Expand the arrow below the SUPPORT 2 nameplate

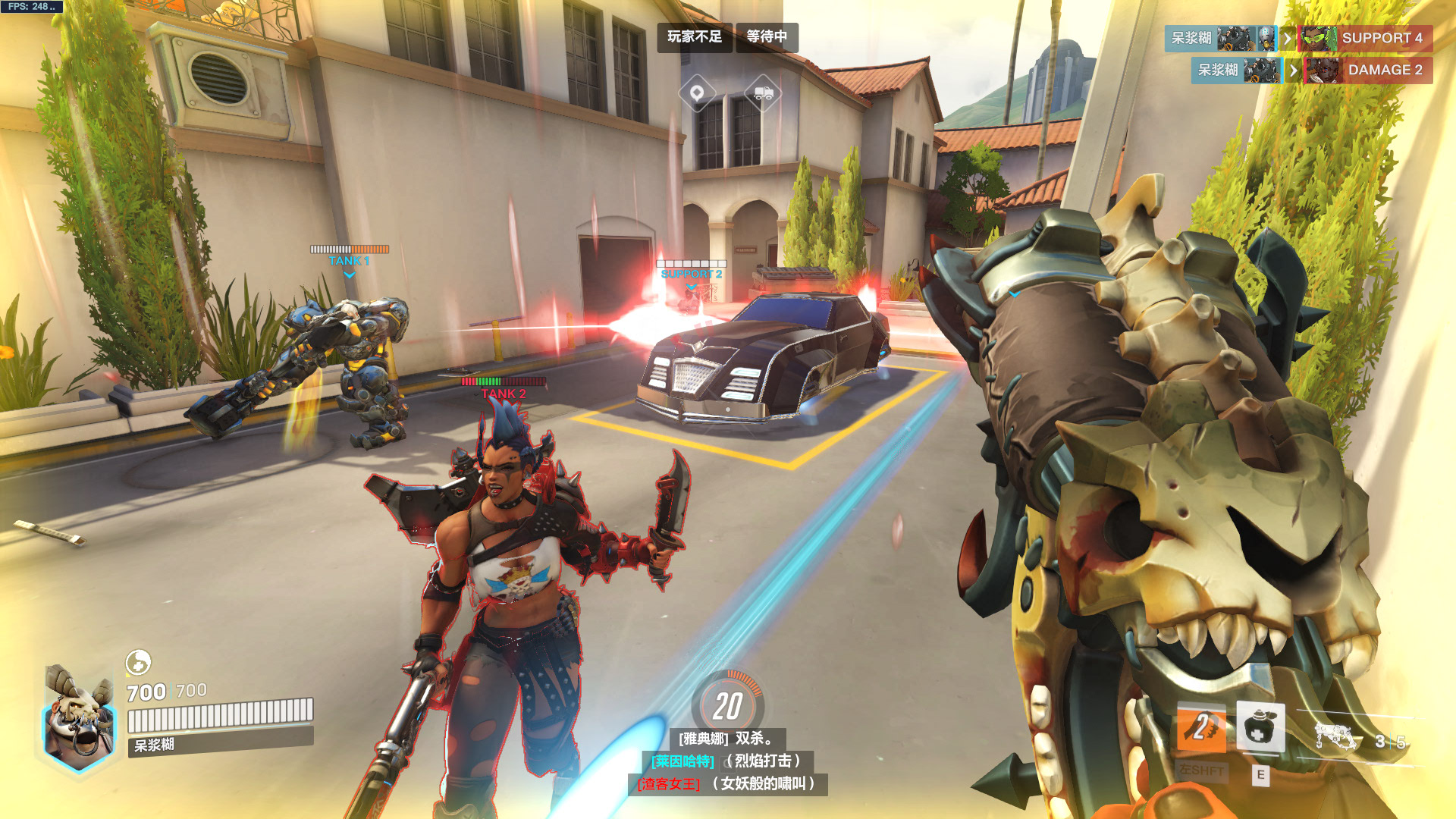(x=691, y=288)
